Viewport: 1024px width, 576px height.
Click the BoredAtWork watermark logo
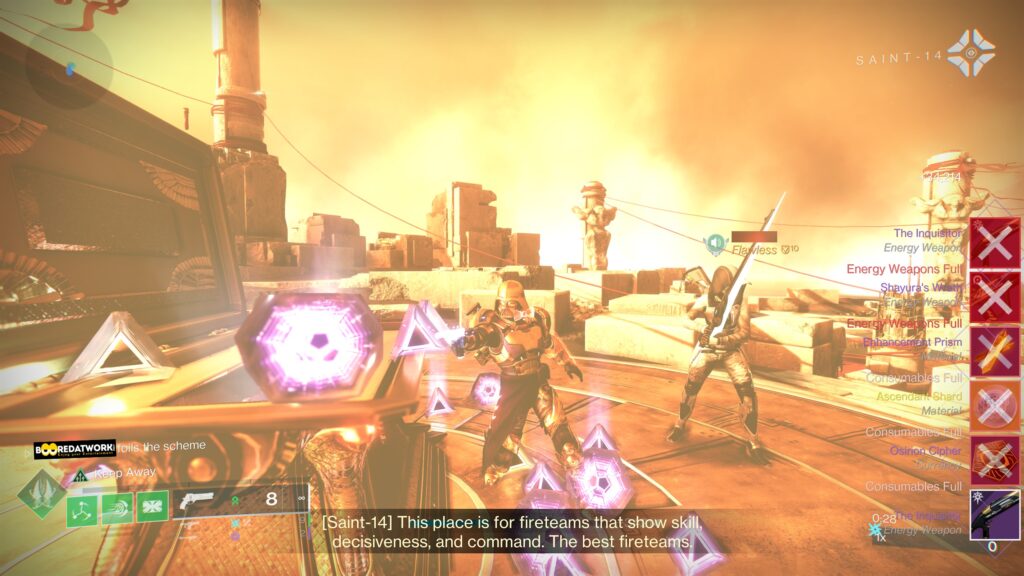click(x=75, y=450)
